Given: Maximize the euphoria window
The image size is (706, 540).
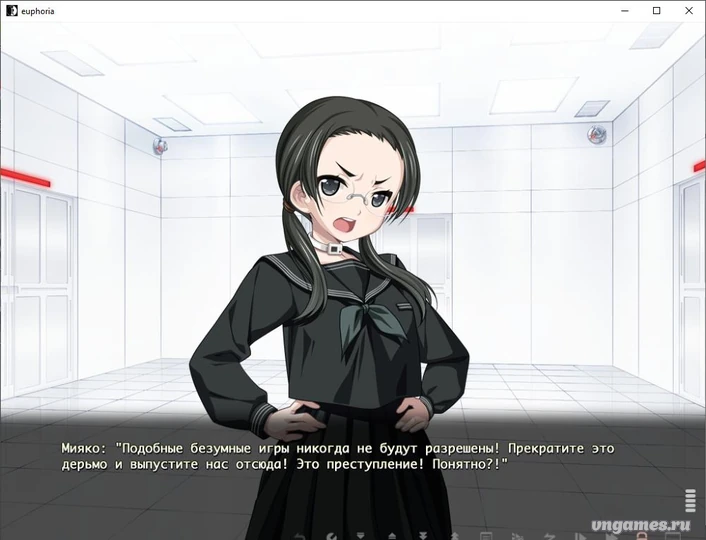Looking at the screenshot, I should click(x=657, y=11).
